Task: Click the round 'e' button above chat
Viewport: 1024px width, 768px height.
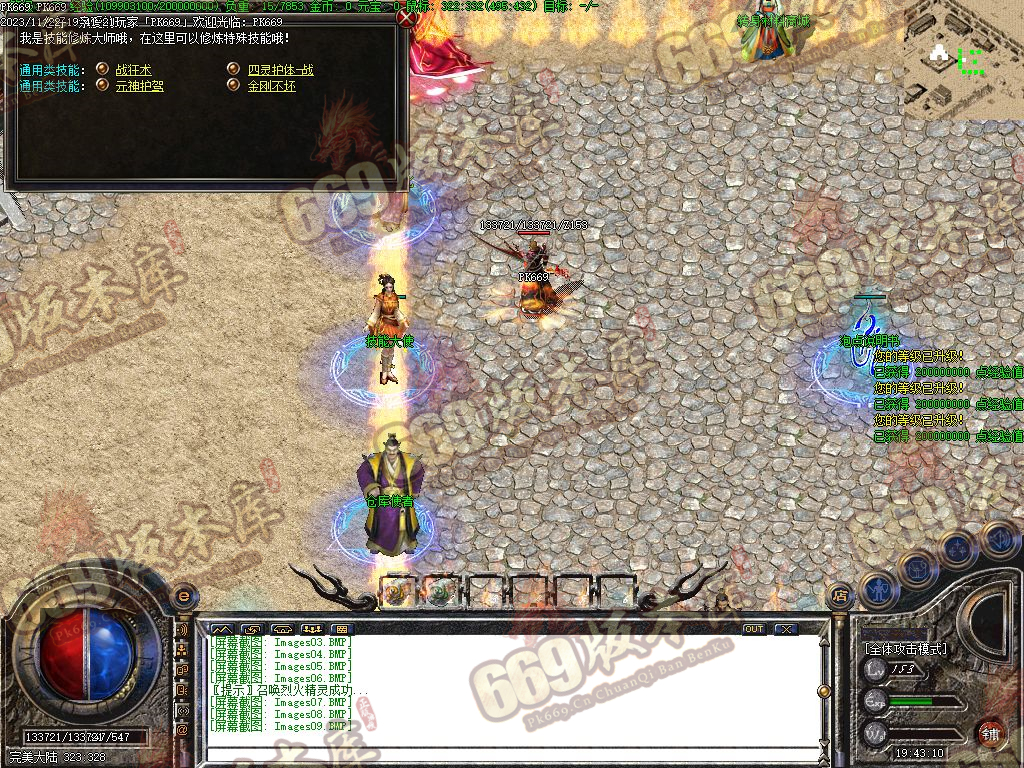Action: (x=183, y=596)
